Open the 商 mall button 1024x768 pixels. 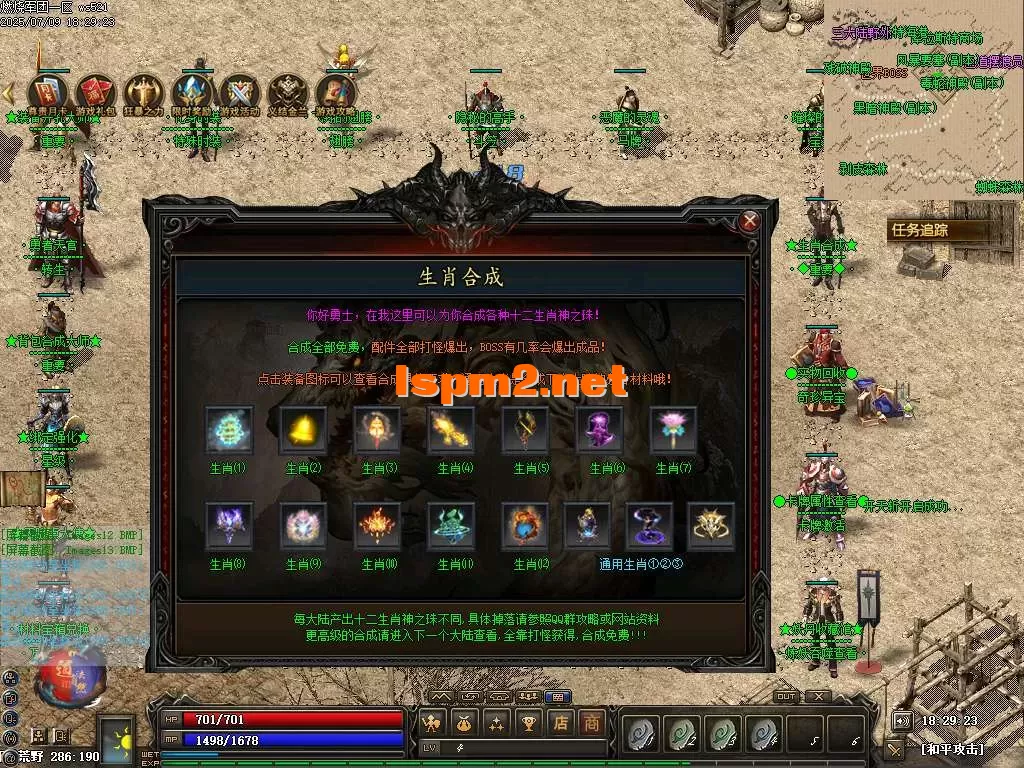[592, 722]
